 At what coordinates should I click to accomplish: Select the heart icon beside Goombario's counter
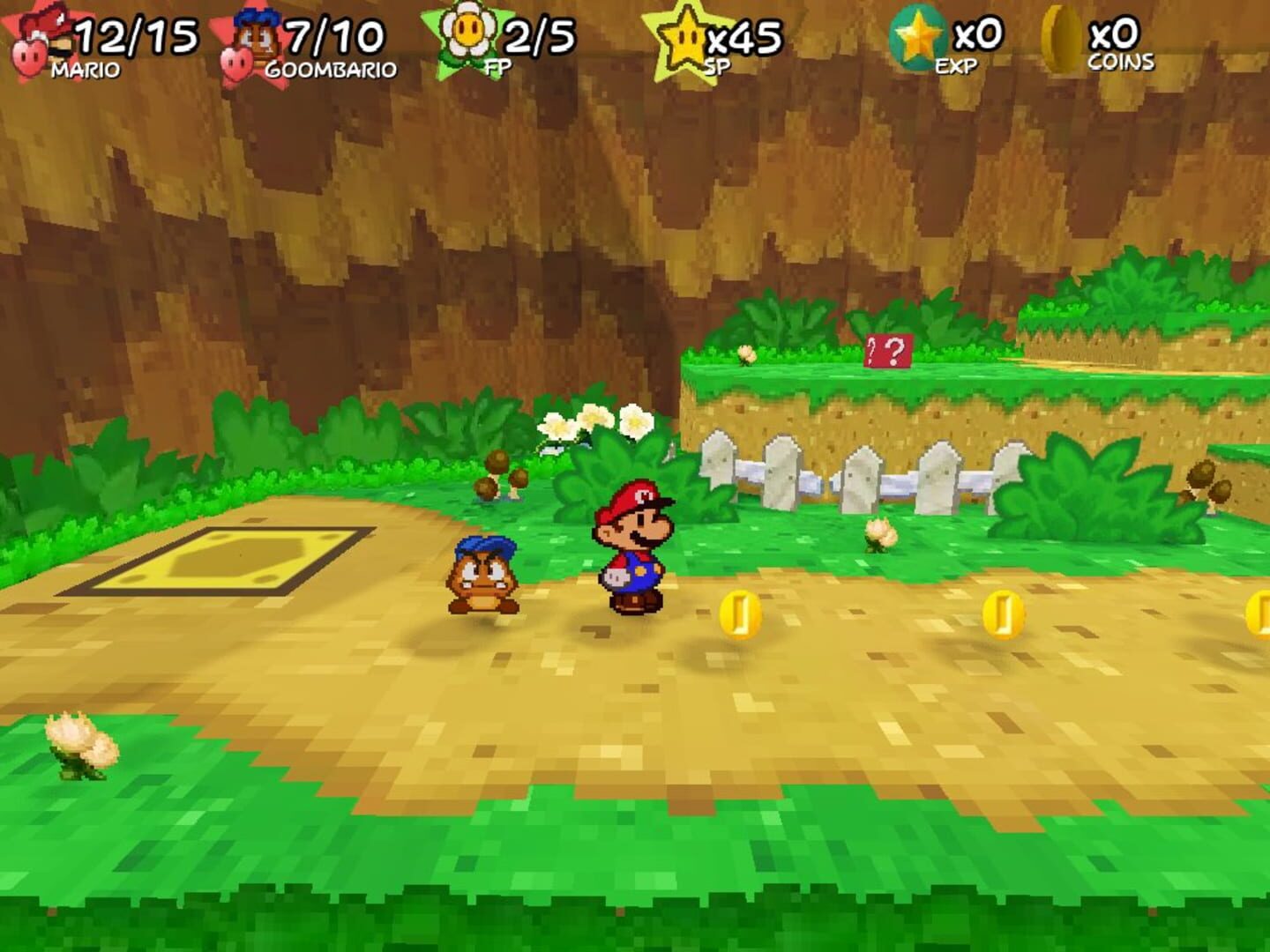tap(235, 62)
